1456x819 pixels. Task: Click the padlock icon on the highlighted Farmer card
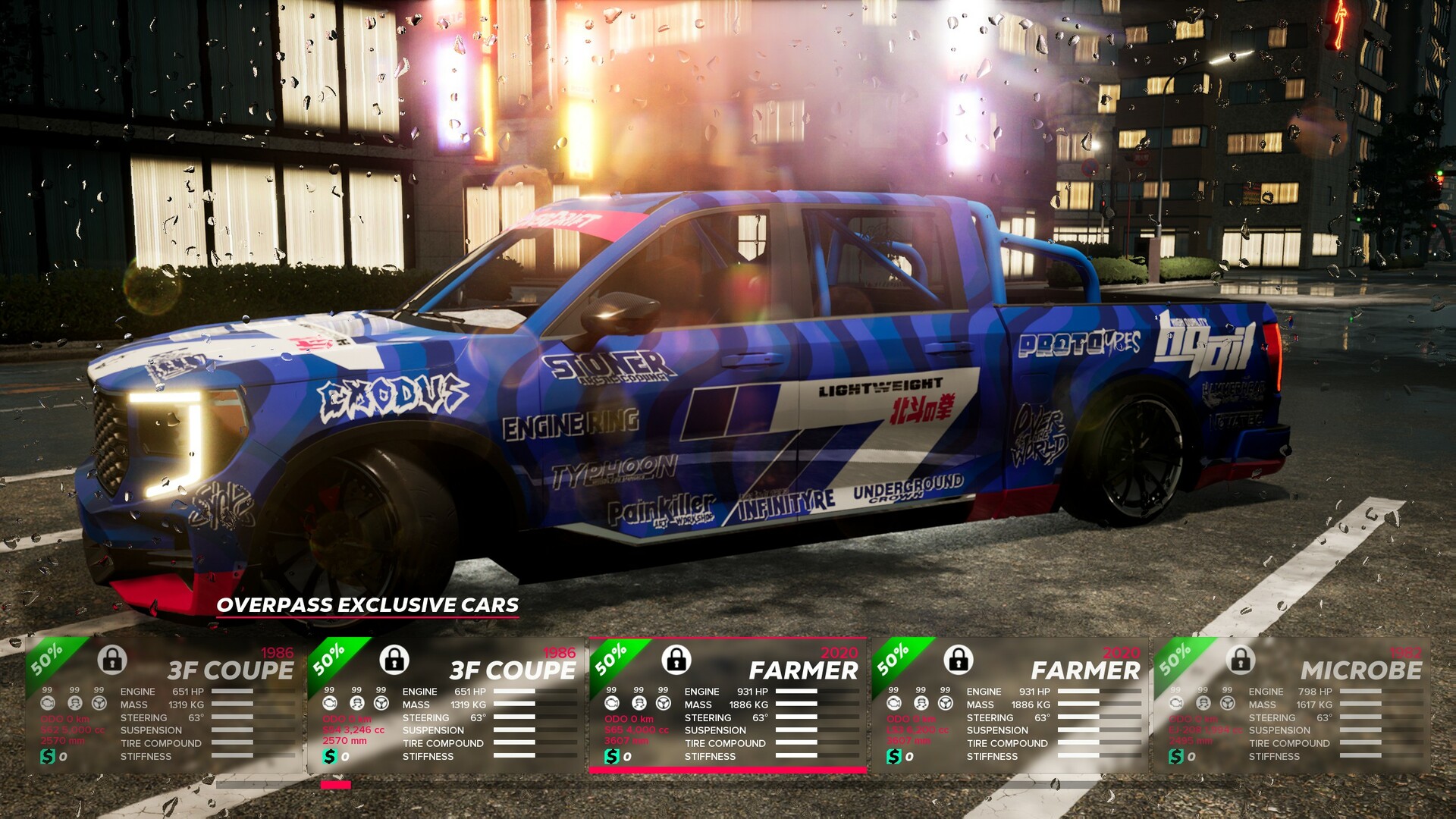click(x=676, y=661)
